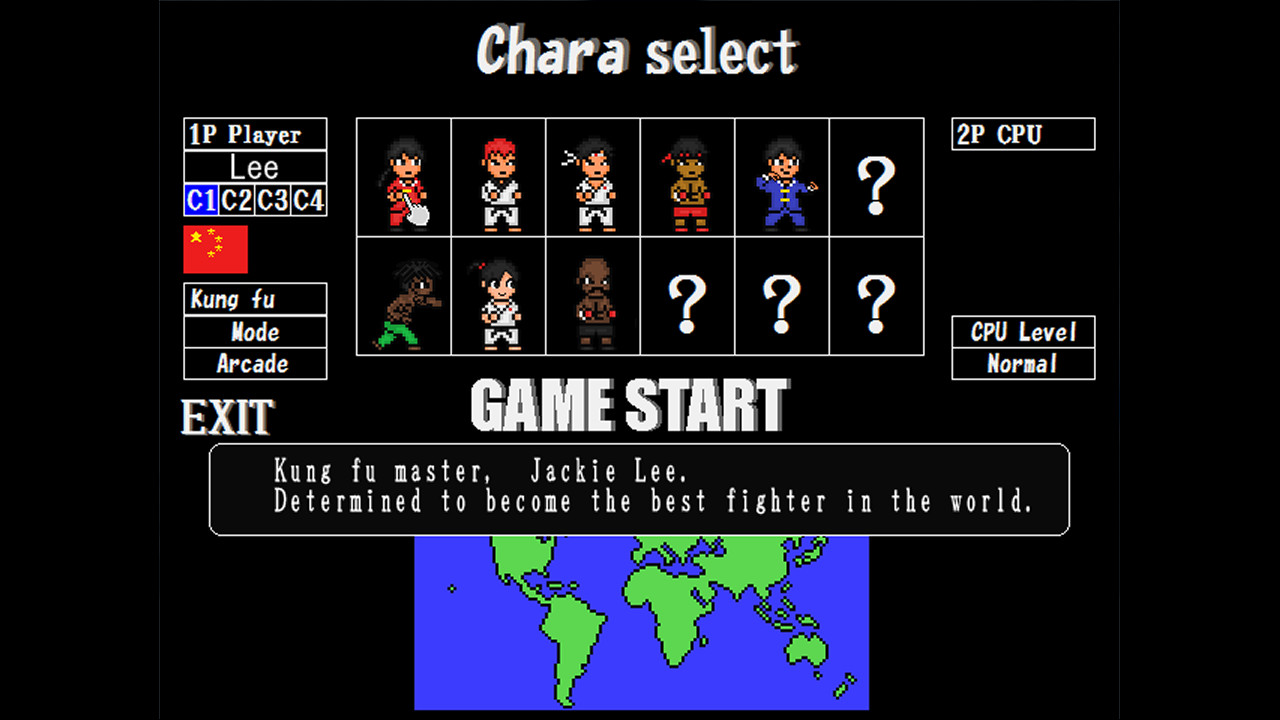
Task: Select the red-jacketed Kung fu fighter Lee
Action: (404, 177)
